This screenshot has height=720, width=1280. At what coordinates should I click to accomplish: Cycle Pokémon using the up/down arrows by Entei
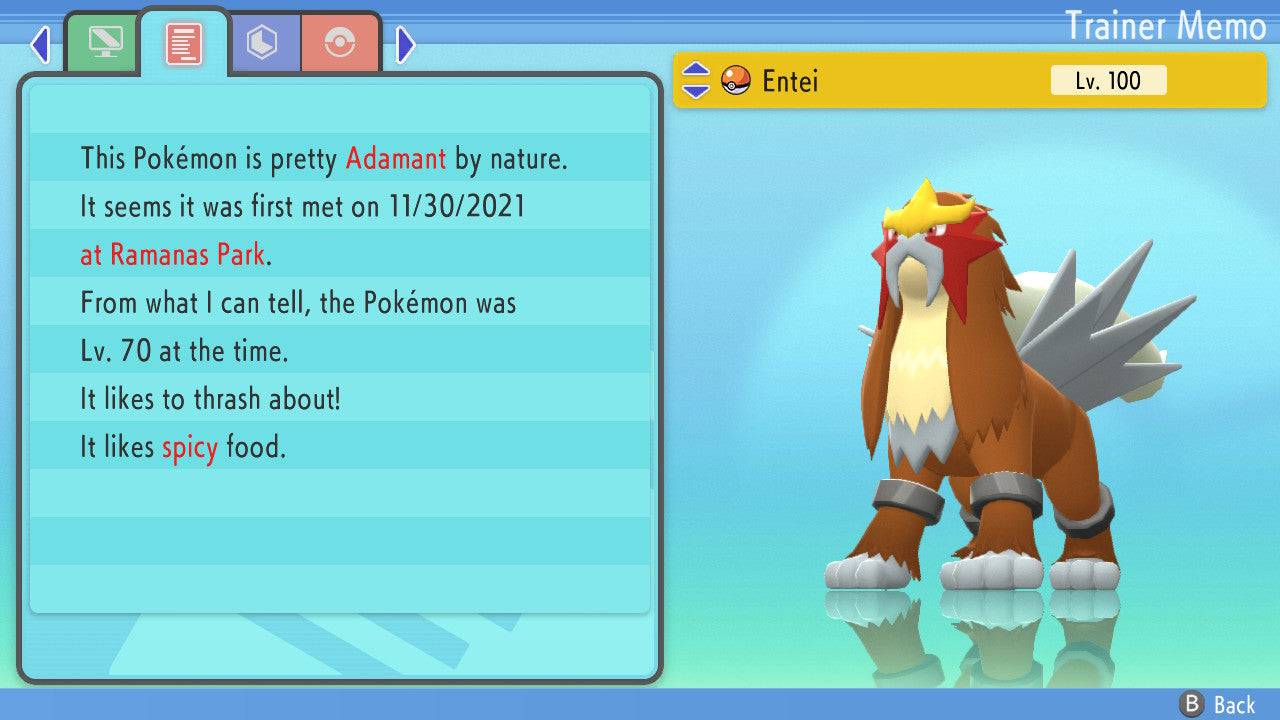695,81
